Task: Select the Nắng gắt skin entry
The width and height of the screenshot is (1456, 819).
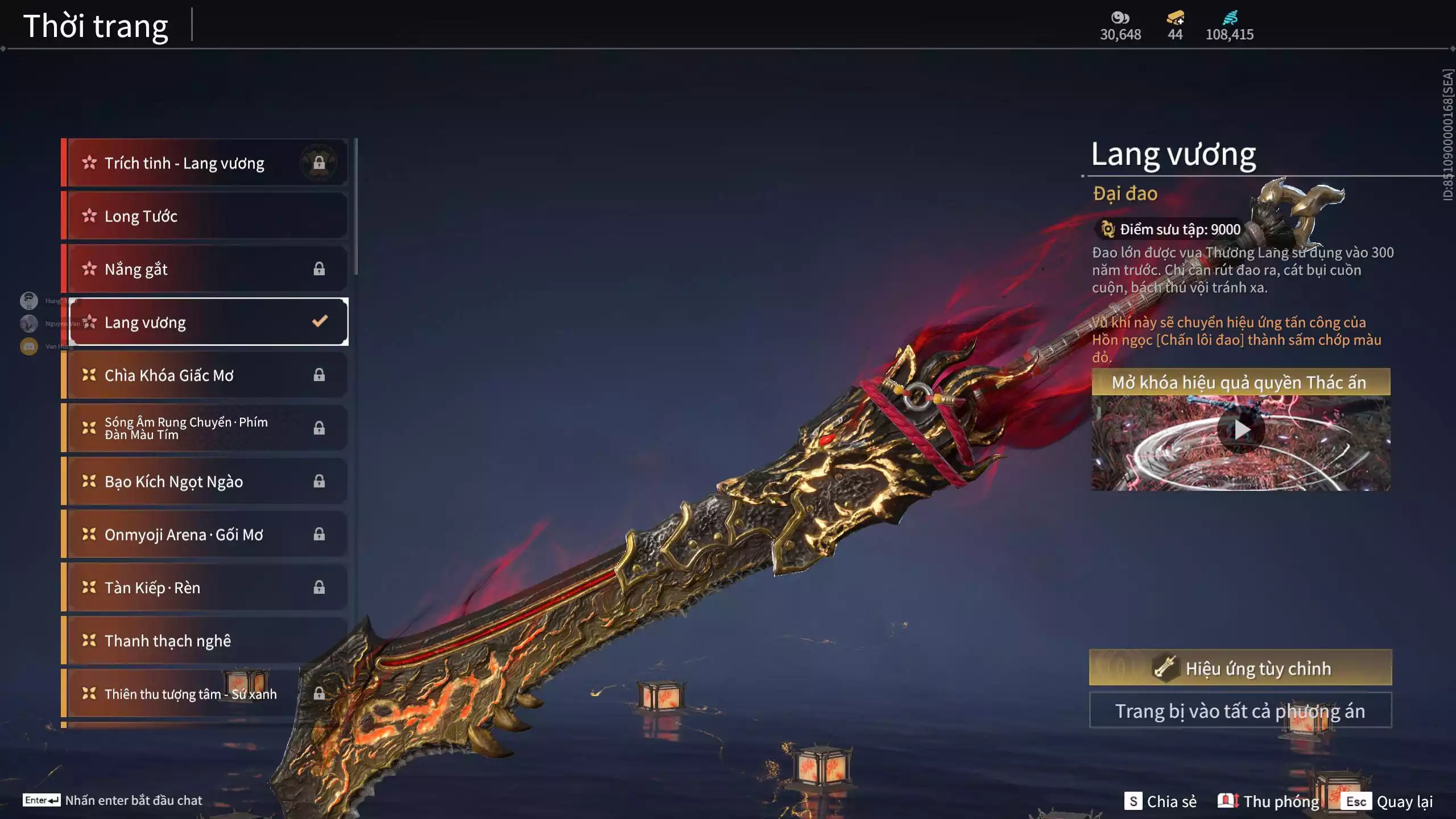Action: (x=205, y=269)
